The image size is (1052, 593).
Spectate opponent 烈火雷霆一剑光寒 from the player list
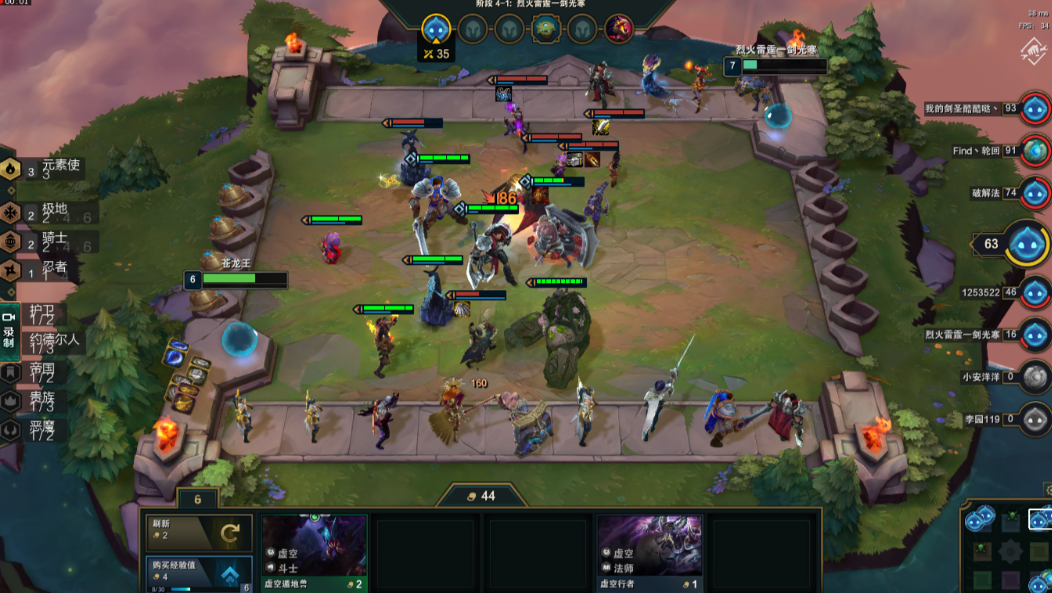(1035, 335)
